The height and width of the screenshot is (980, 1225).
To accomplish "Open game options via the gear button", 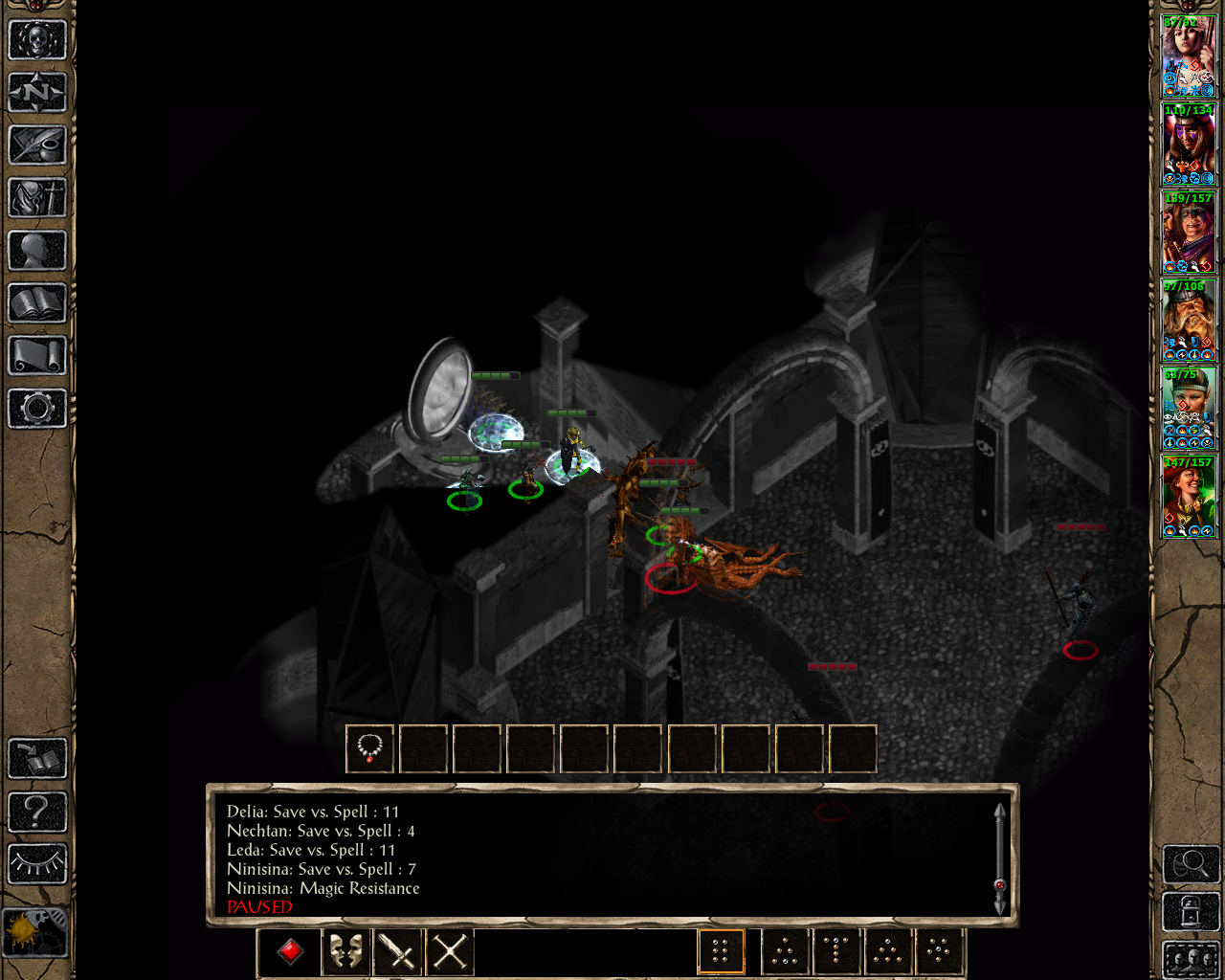I will click(x=37, y=409).
